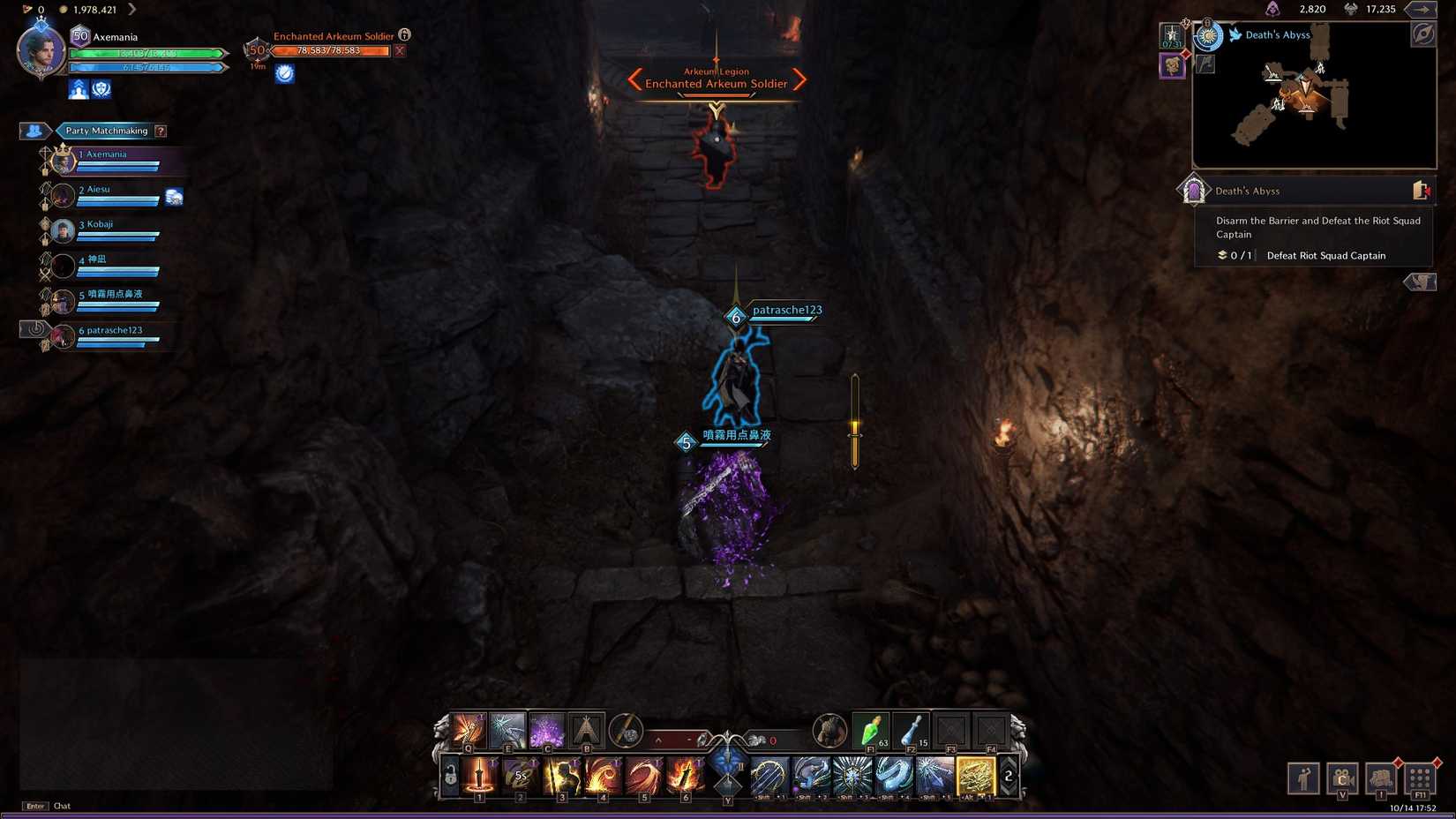Use the elixir in the F2 slot
The width and height of the screenshot is (1456, 819).
click(x=911, y=731)
